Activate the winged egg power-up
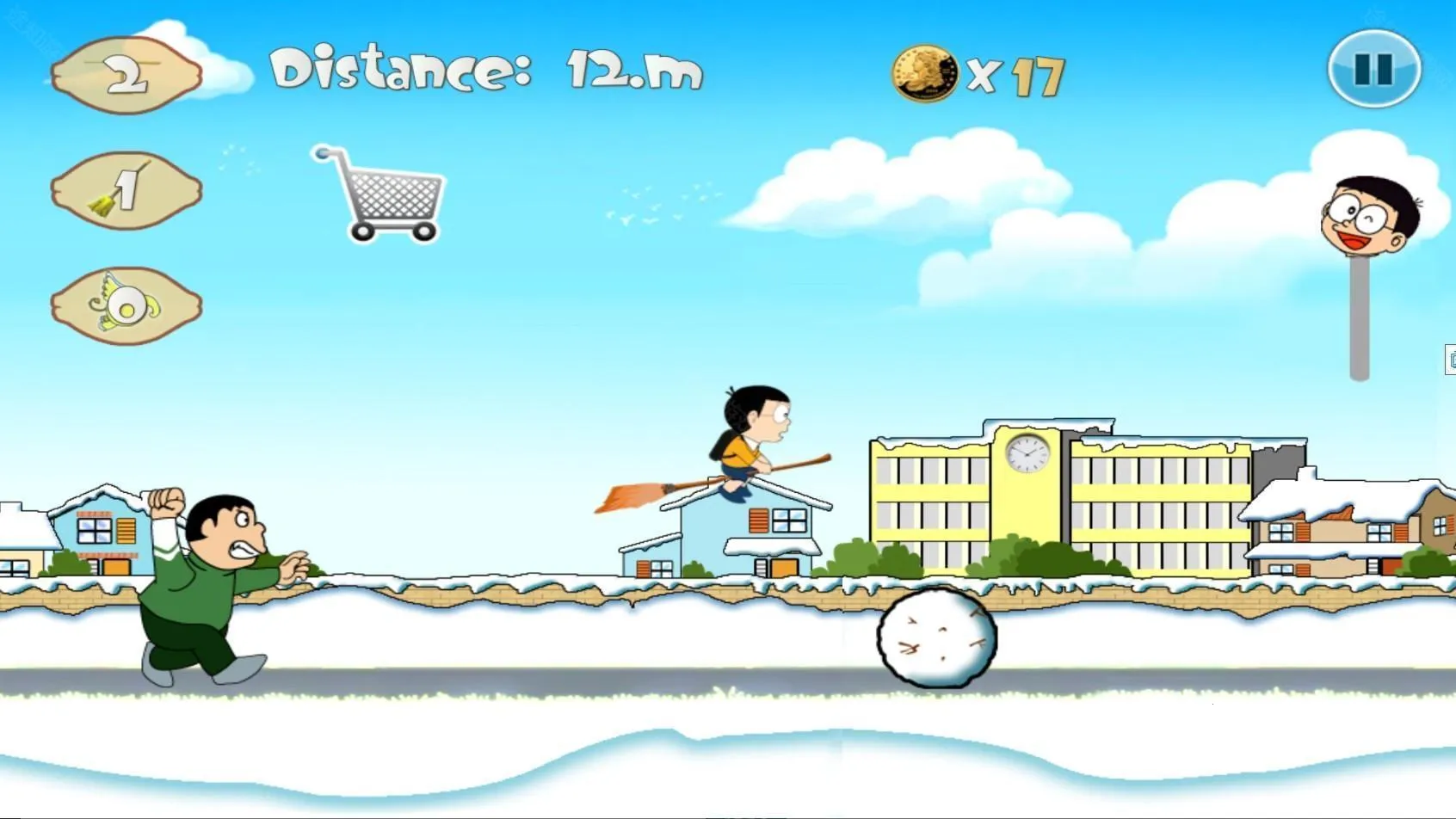The image size is (1456, 819). pos(126,305)
